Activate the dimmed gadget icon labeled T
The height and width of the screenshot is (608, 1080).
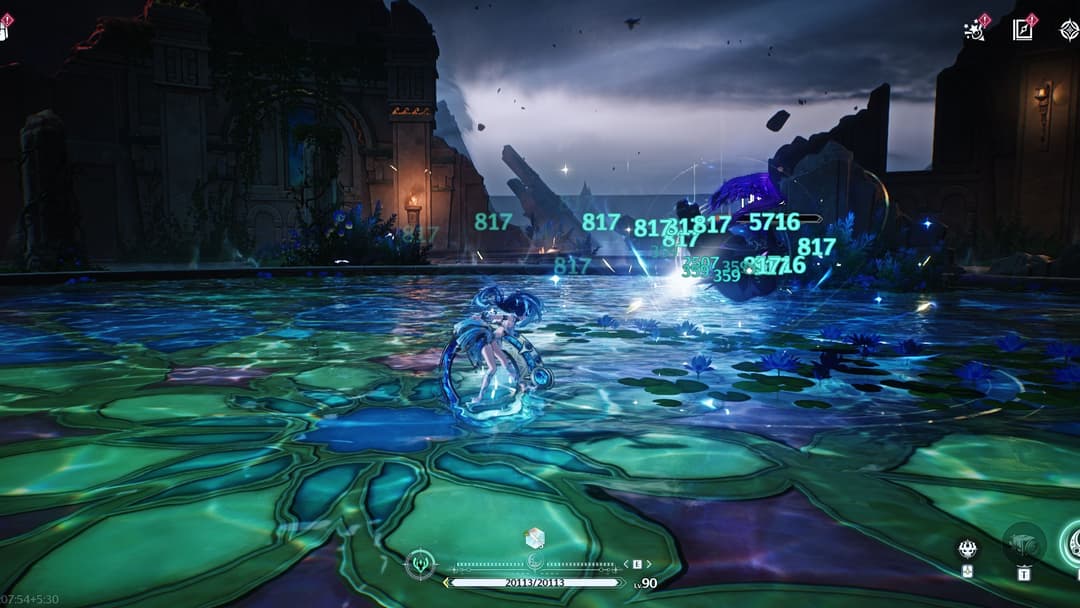[x=1023, y=544]
